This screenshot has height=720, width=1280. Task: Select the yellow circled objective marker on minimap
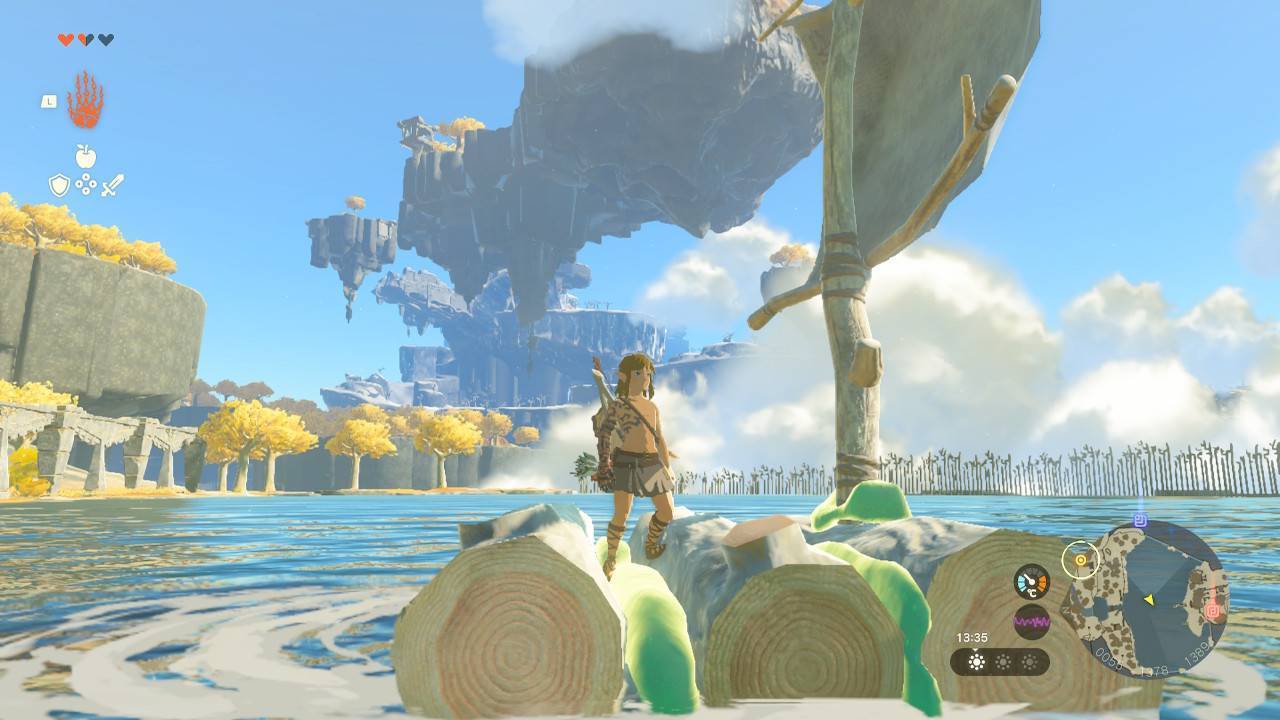point(1081,560)
